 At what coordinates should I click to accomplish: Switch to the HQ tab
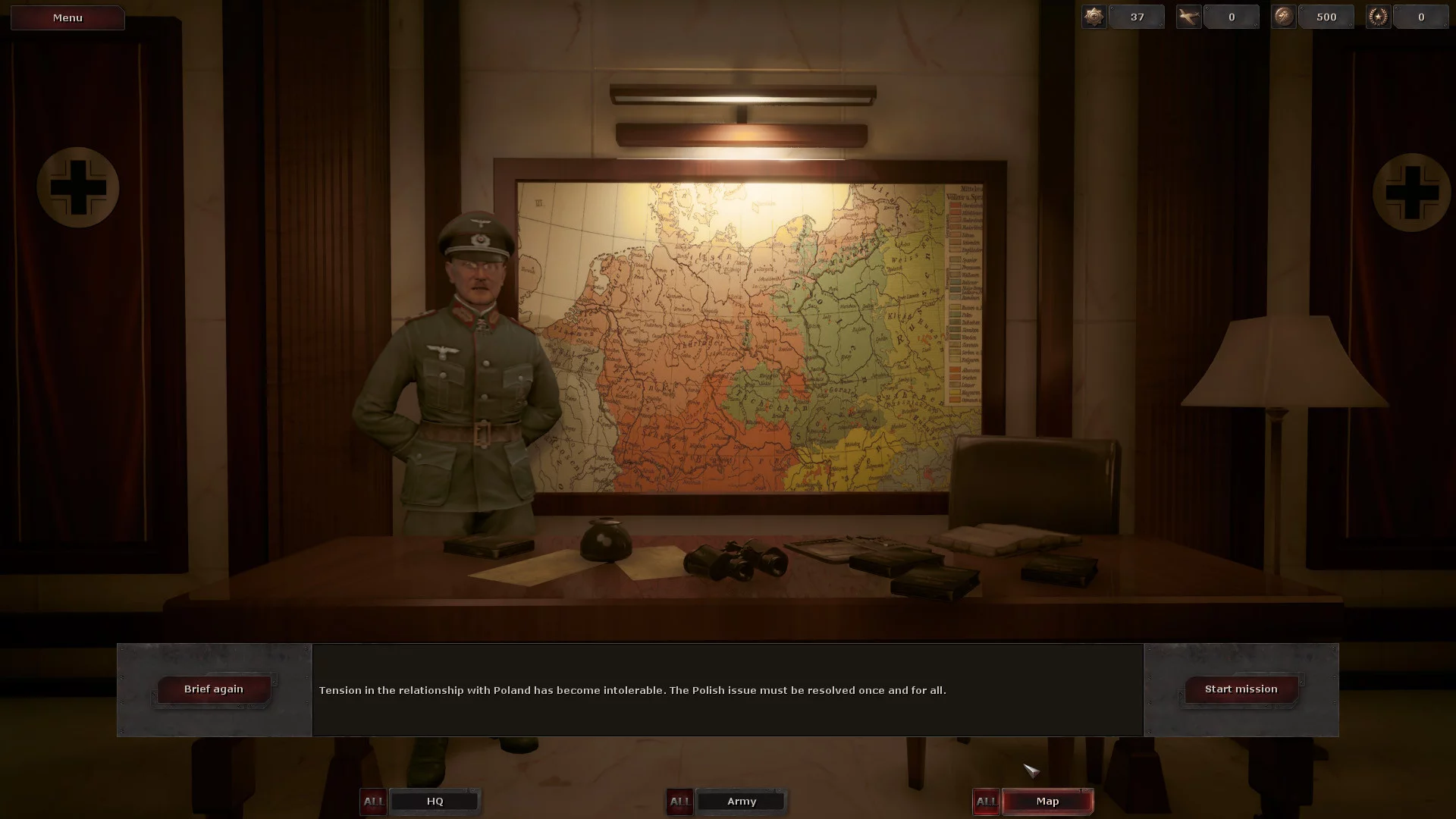coord(435,802)
